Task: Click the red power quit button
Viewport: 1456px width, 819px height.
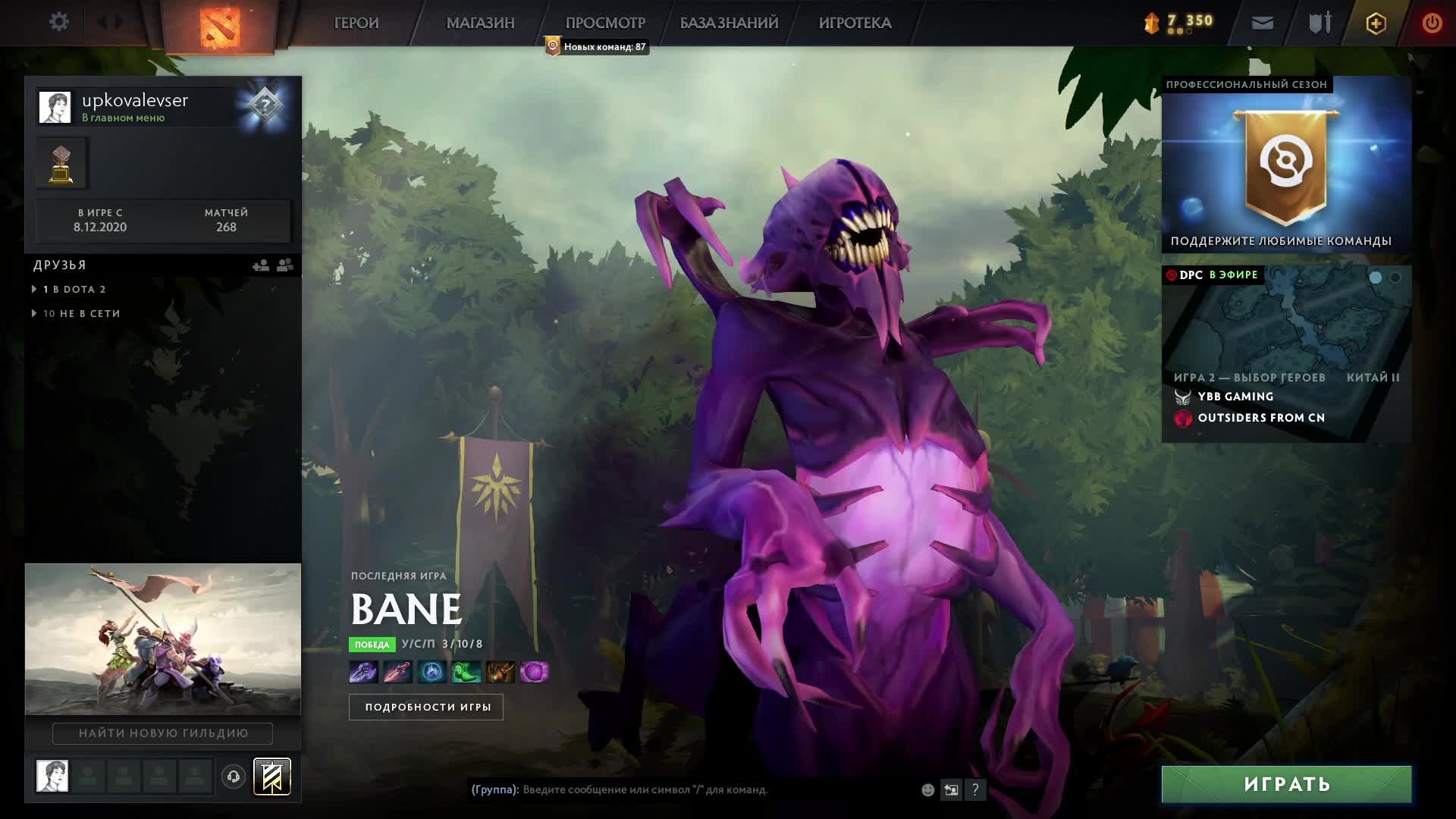Action: 1431,23
